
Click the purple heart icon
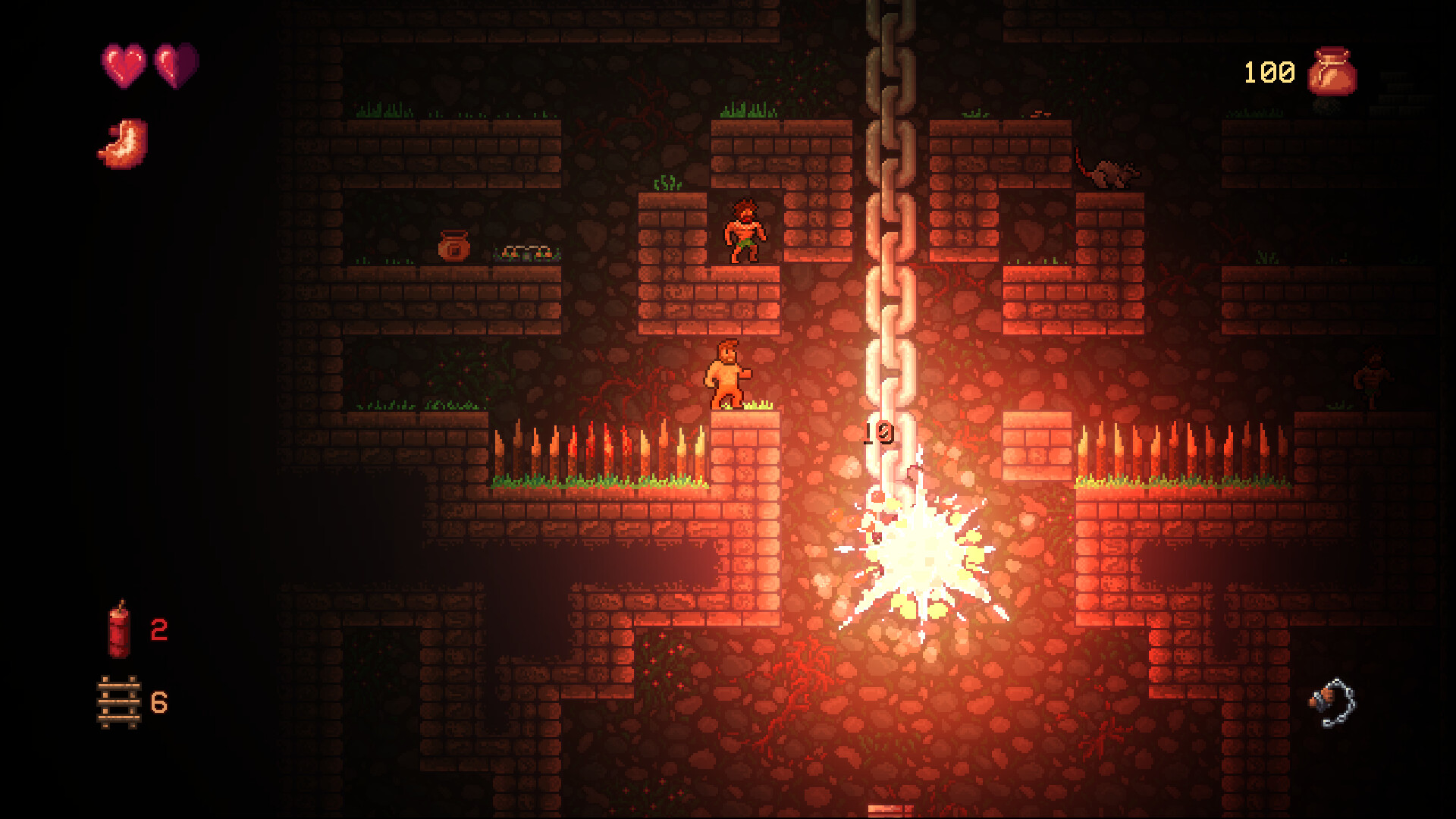tap(173, 64)
